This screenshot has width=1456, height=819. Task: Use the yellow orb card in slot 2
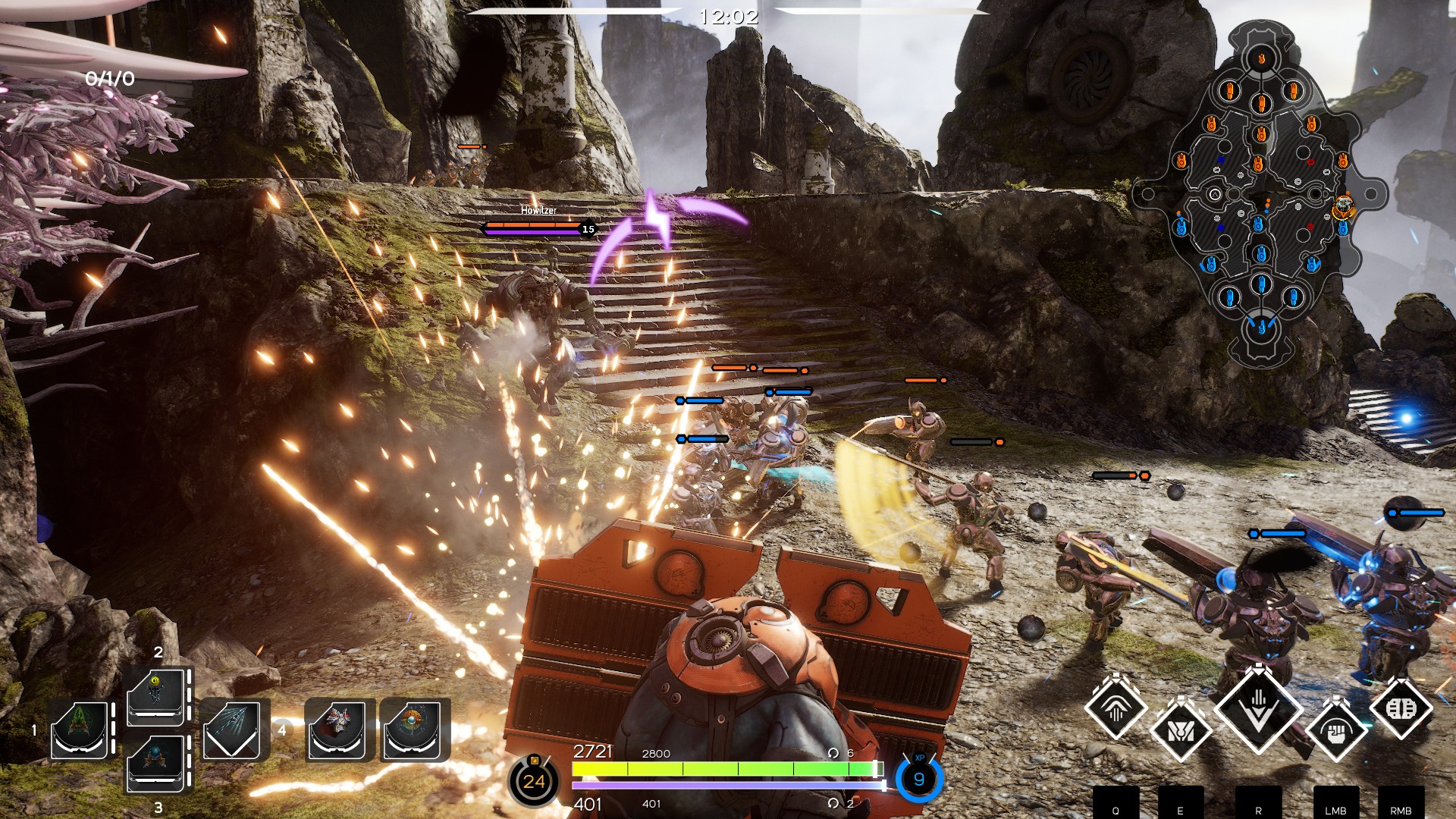pyautogui.click(x=156, y=696)
